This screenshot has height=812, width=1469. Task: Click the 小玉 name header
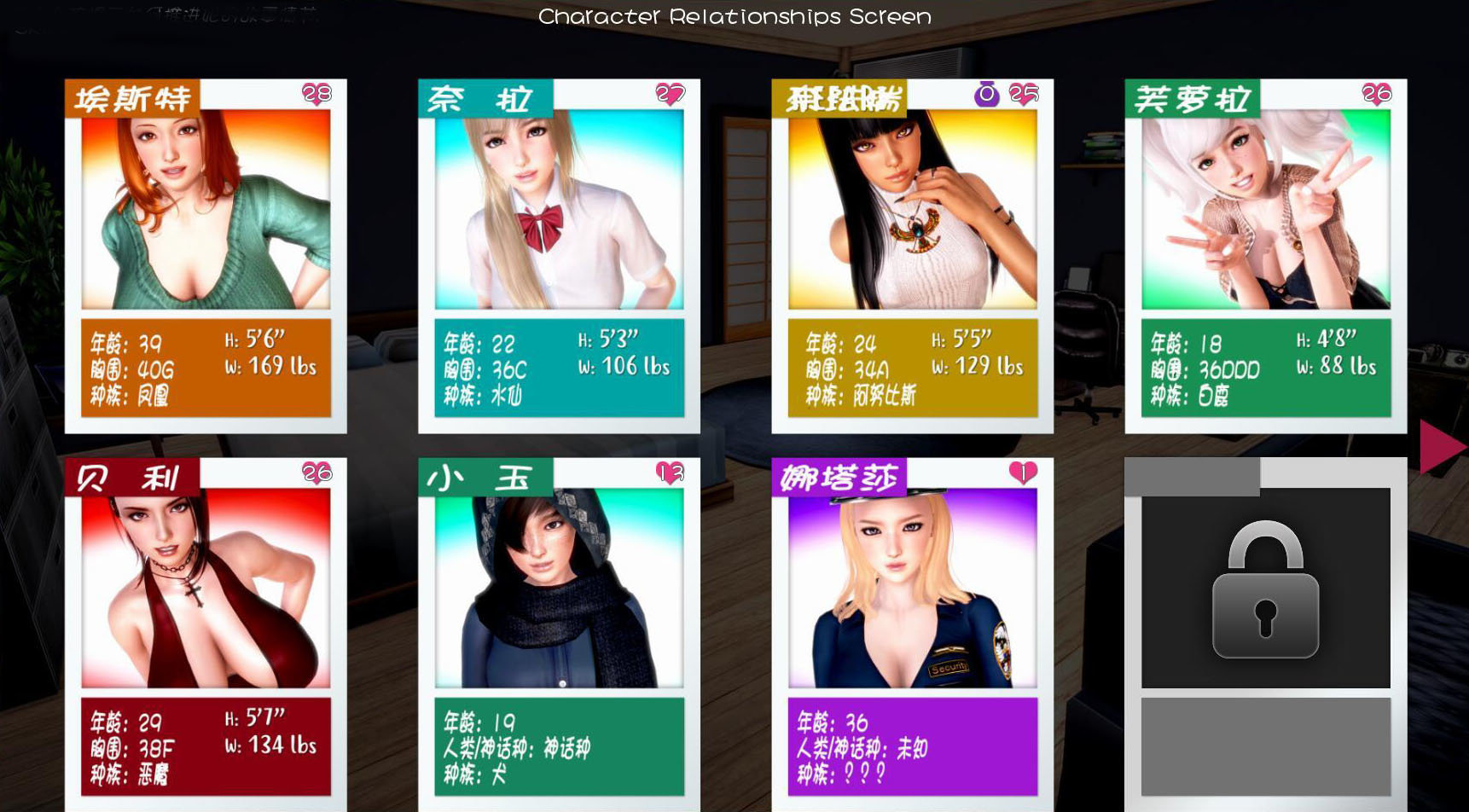pyautogui.click(x=486, y=478)
